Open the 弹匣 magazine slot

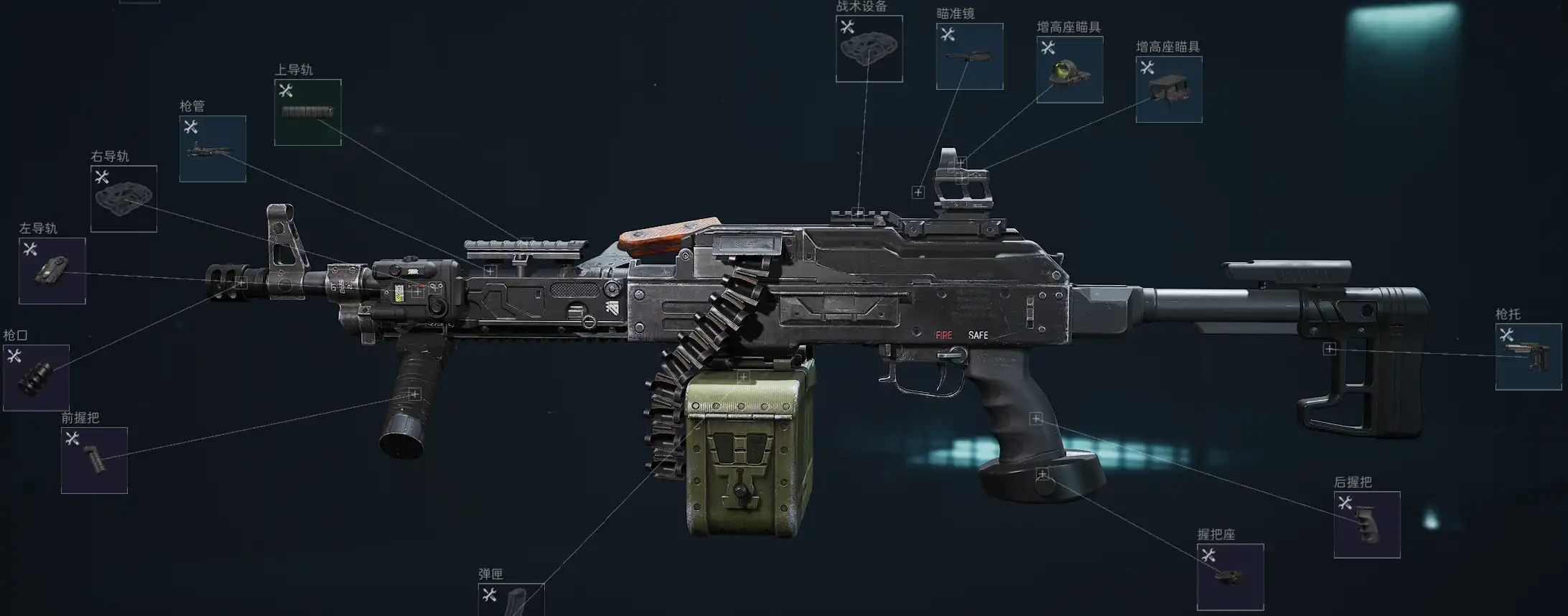pos(511,599)
